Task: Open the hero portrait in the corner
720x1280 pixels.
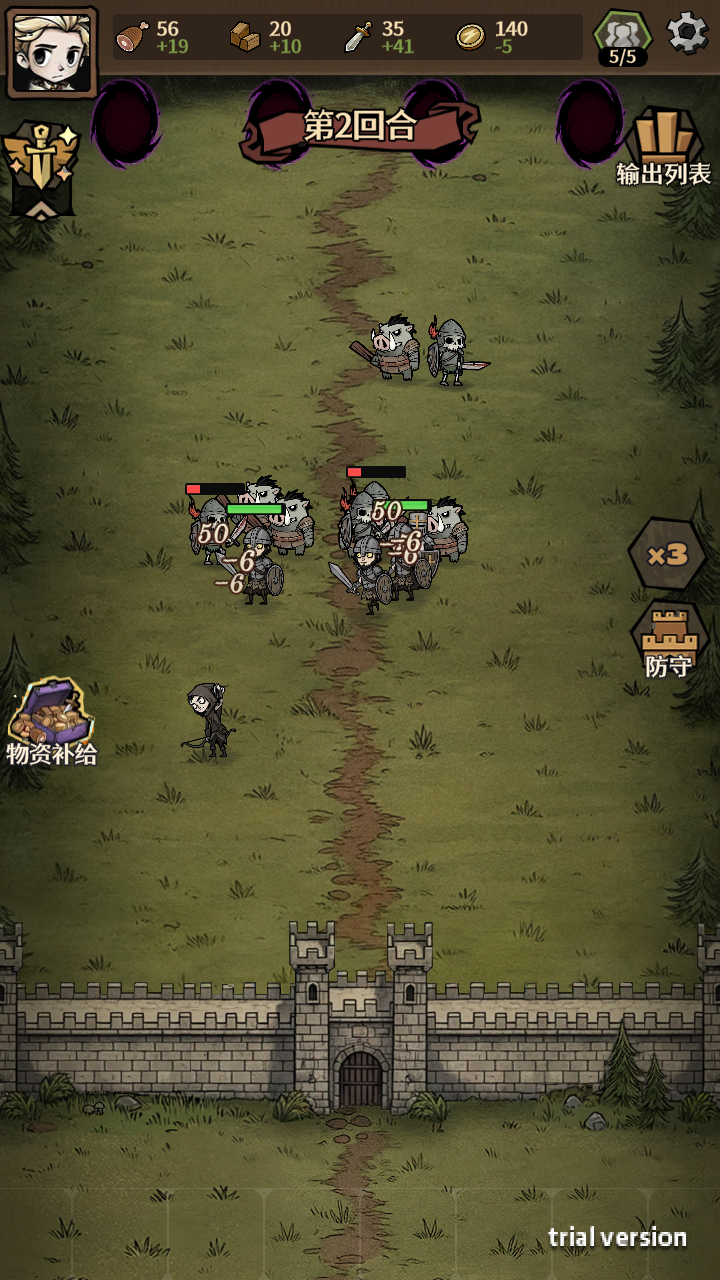Action: [52, 52]
